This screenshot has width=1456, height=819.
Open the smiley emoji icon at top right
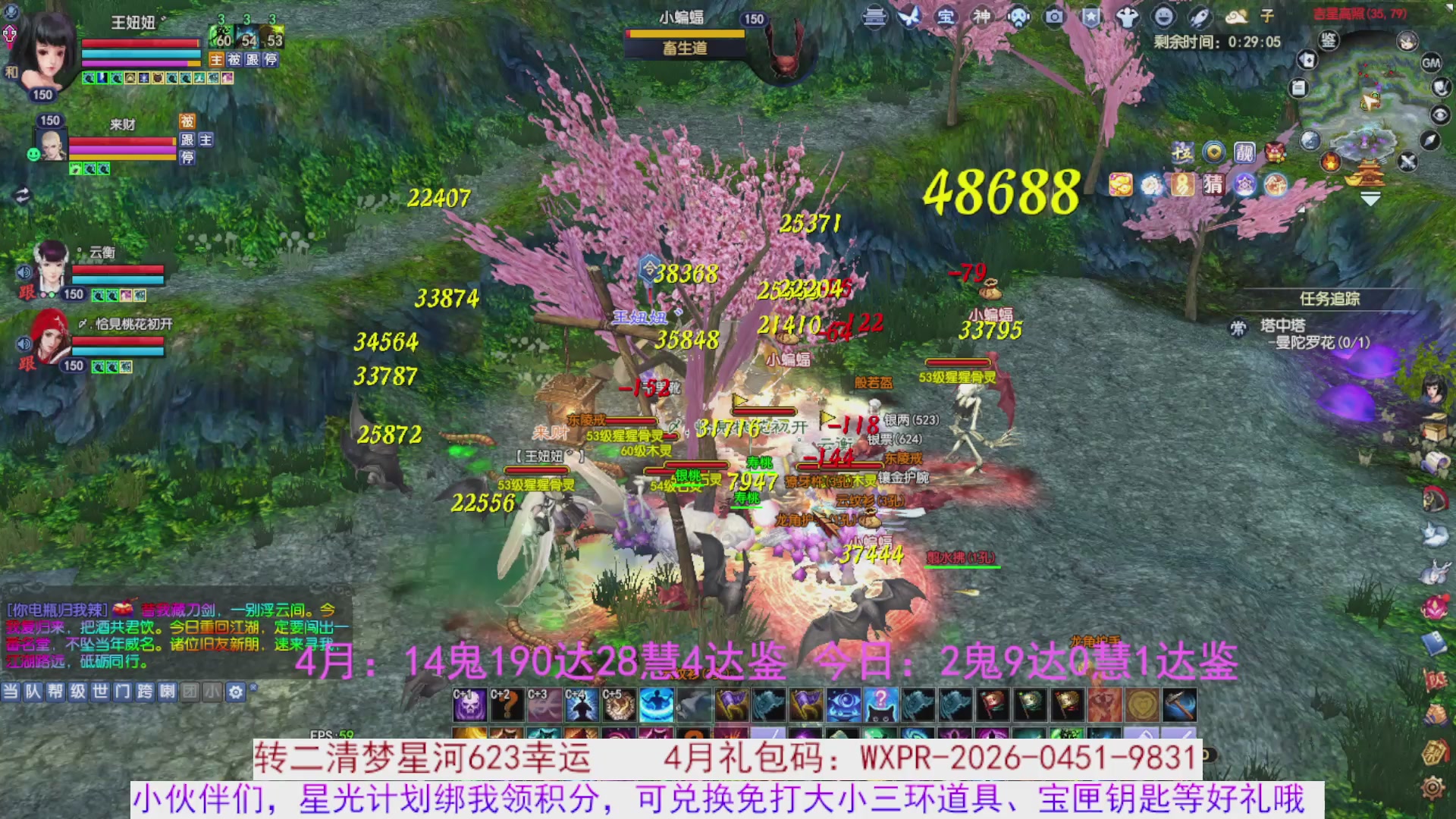click(1166, 17)
